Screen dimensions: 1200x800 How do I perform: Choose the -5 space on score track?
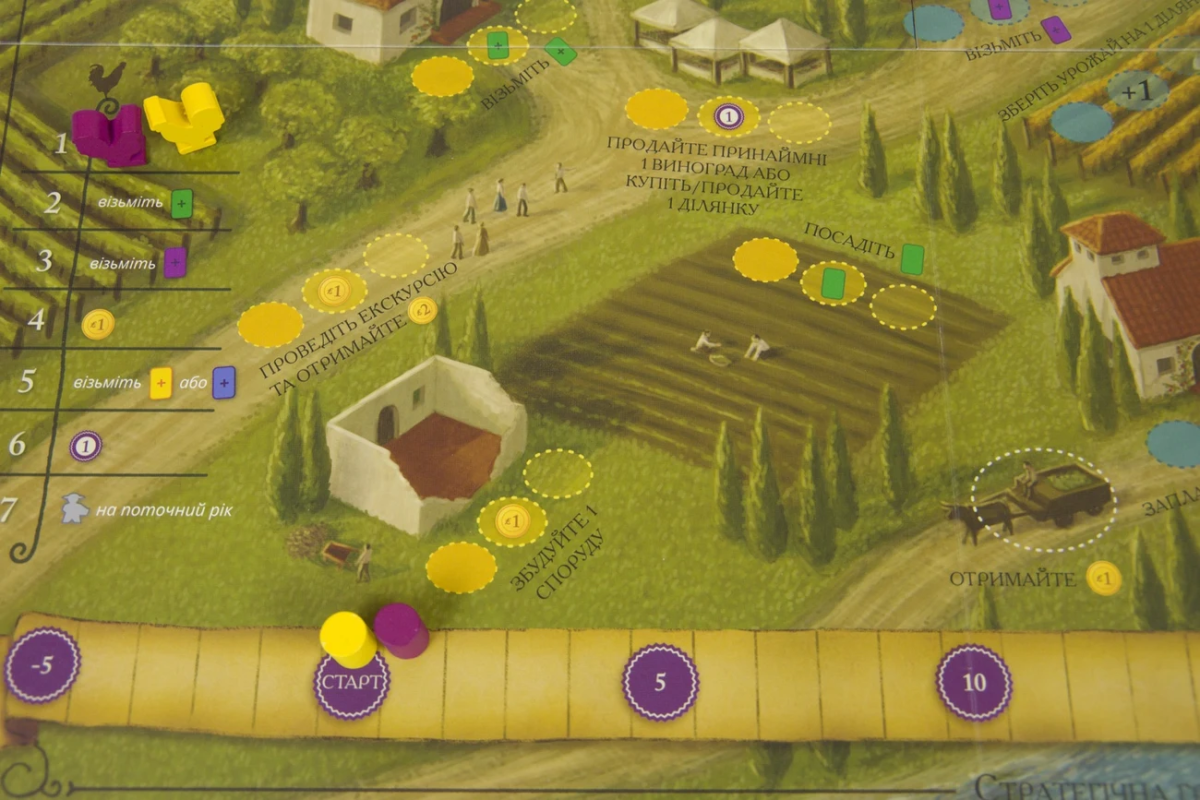click(41, 665)
